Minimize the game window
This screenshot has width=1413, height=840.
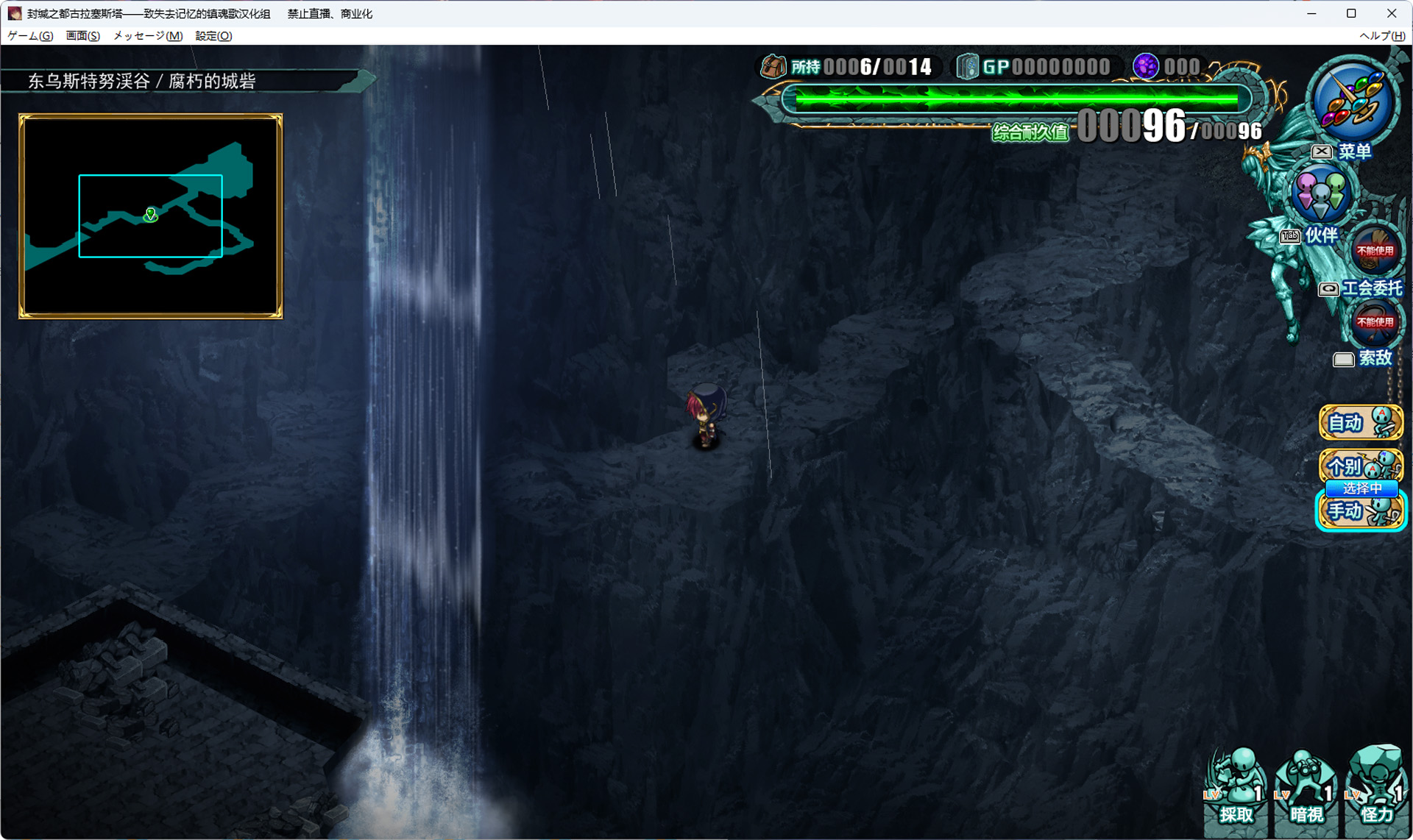coord(1311,13)
